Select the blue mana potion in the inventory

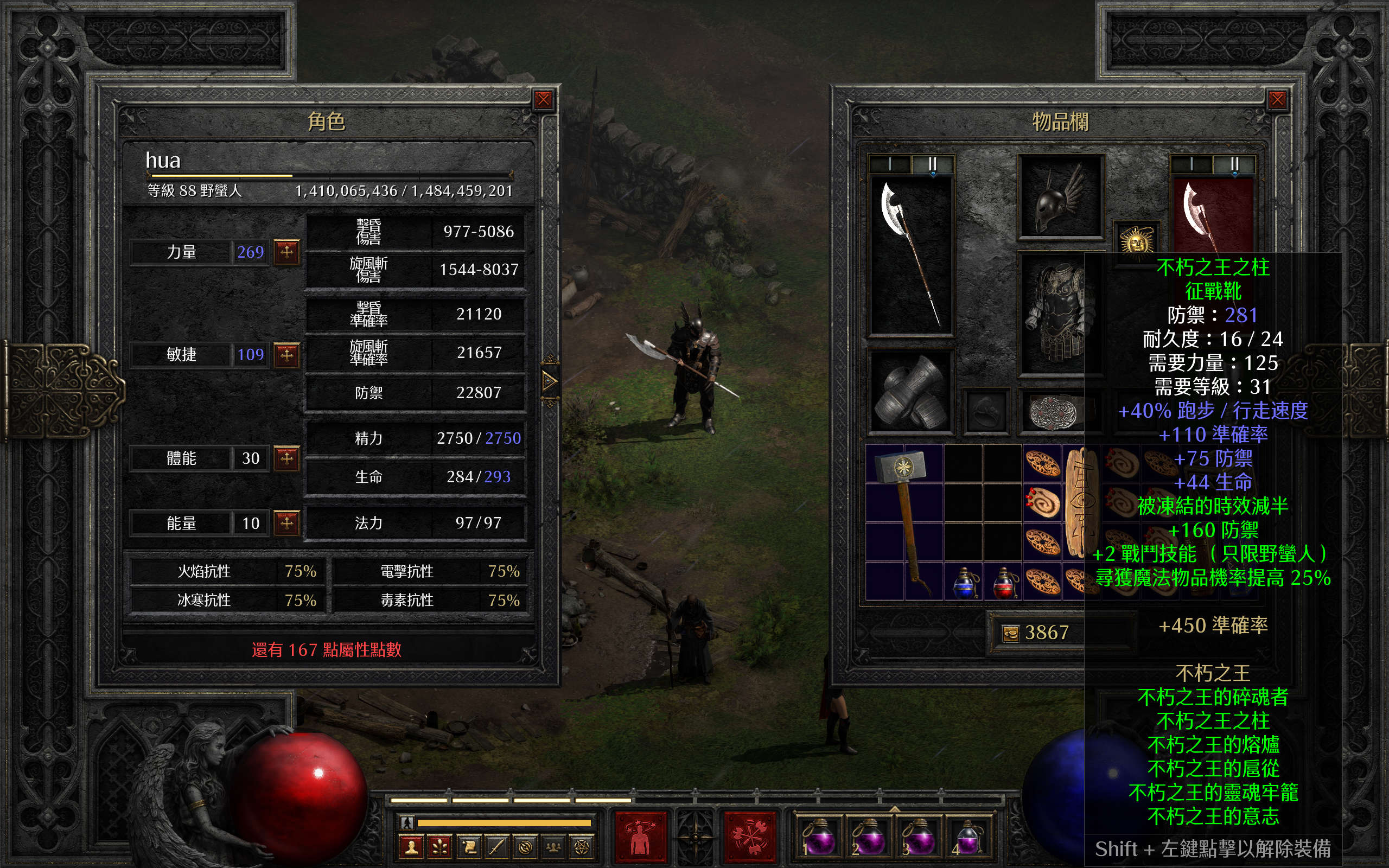click(x=964, y=582)
